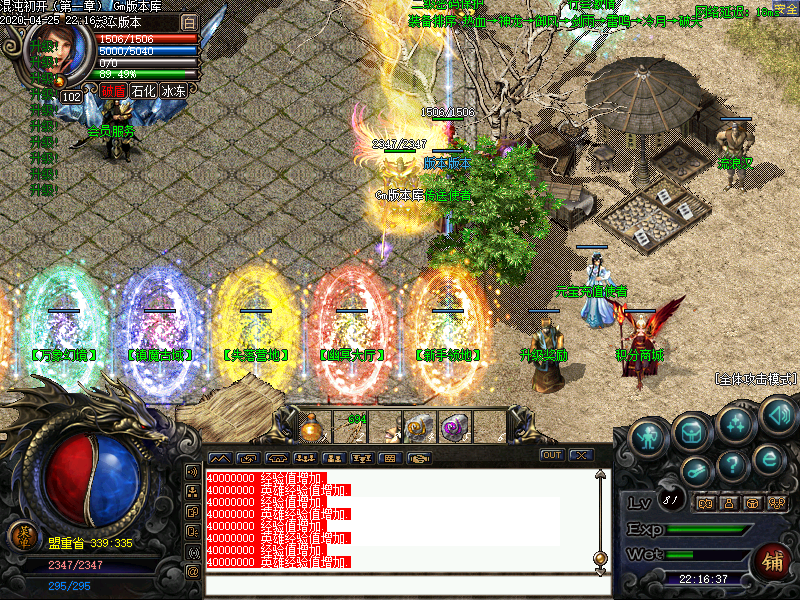Open the bag inventory icon

pos(692,431)
